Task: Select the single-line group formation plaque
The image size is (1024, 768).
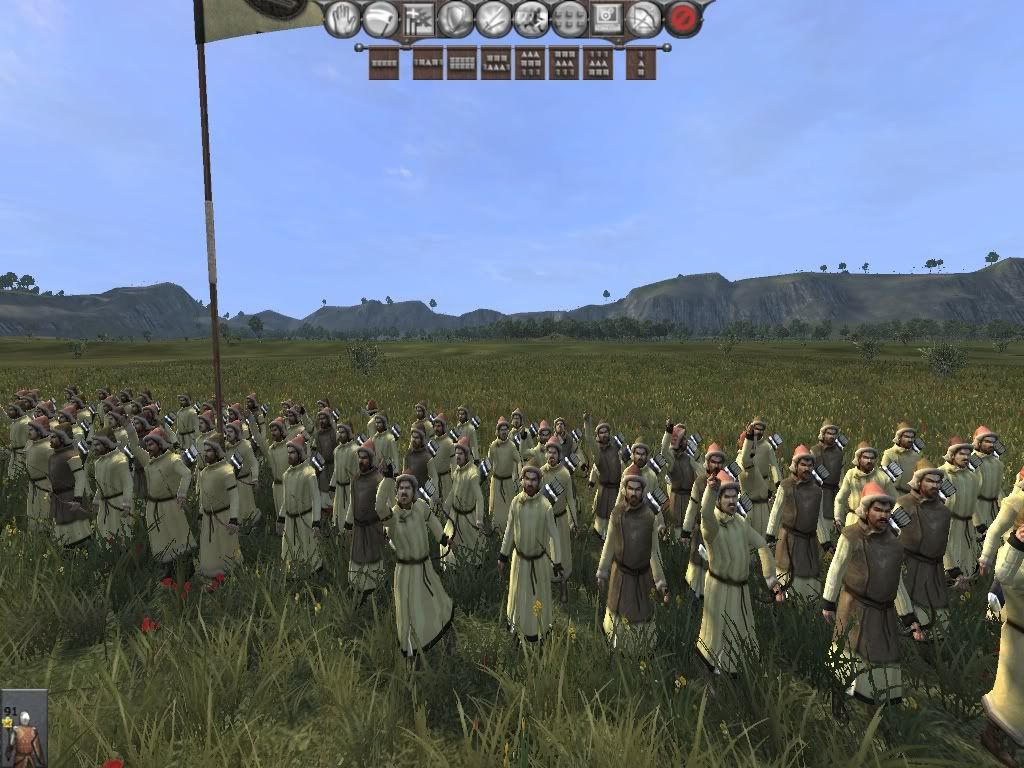Action: [384, 63]
